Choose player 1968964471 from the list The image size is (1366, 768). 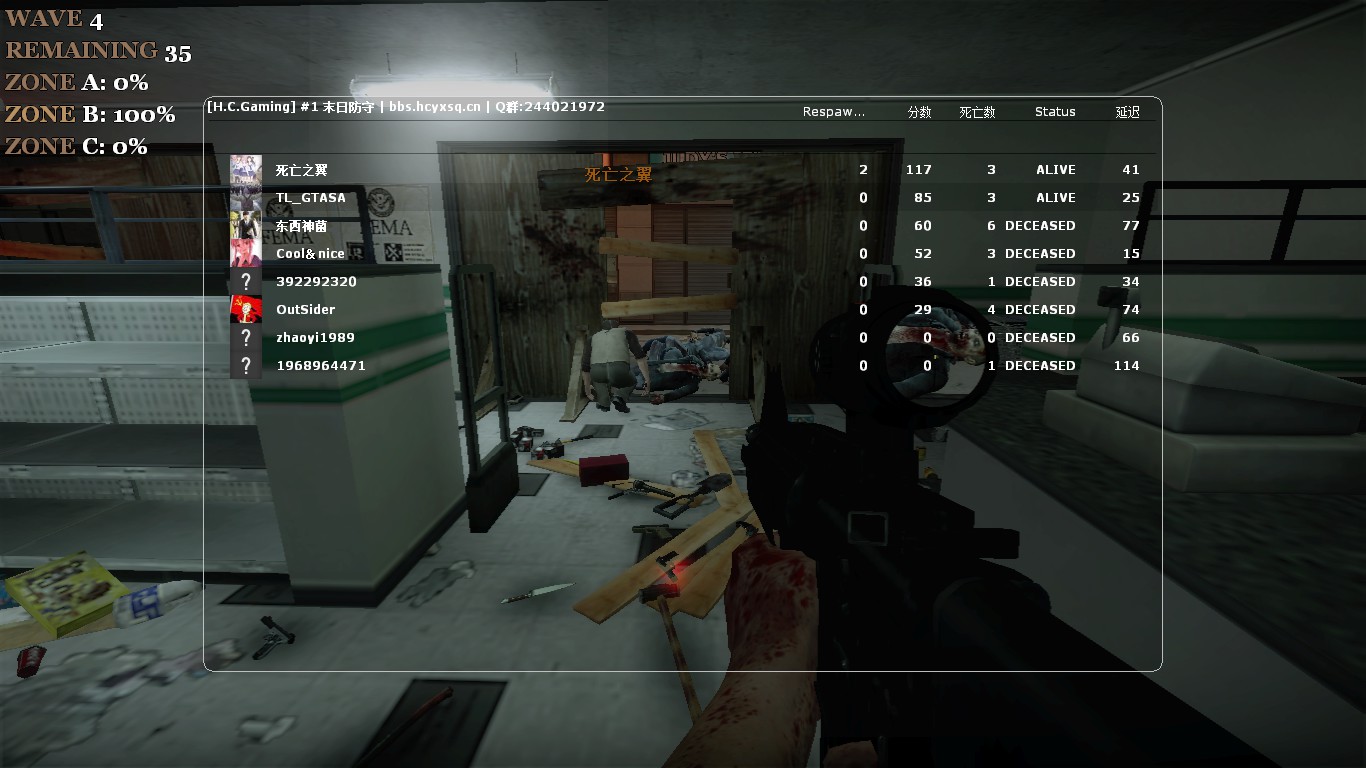(x=321, y=366)
